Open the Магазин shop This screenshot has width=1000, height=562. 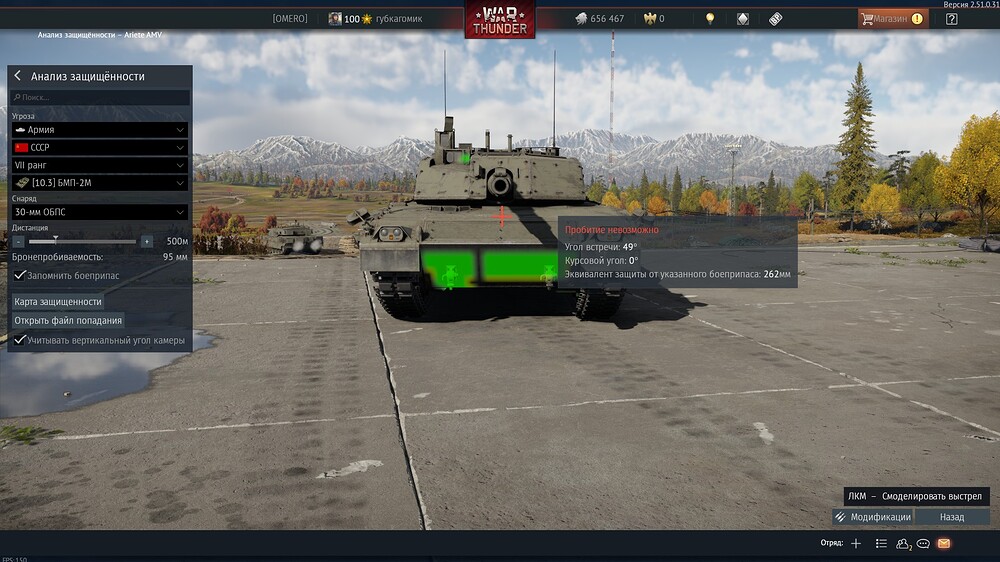(x=891, y=18)
